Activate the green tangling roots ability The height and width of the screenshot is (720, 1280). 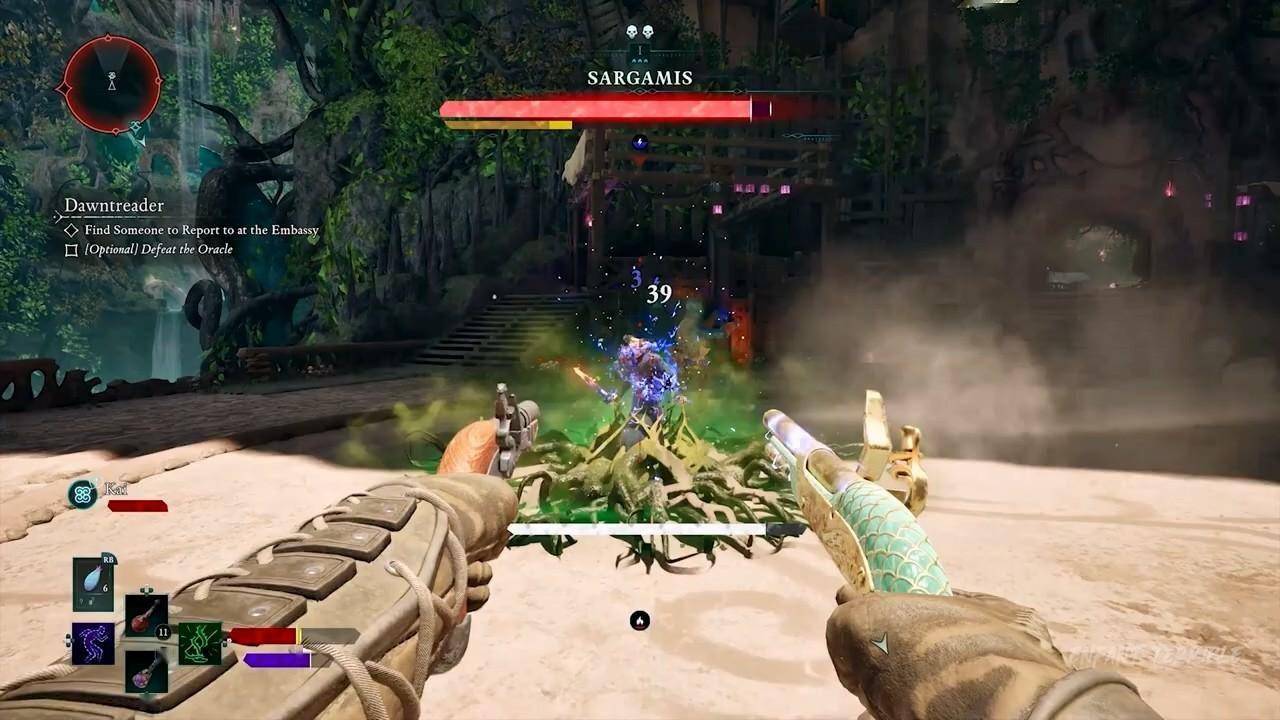point(200,643)
